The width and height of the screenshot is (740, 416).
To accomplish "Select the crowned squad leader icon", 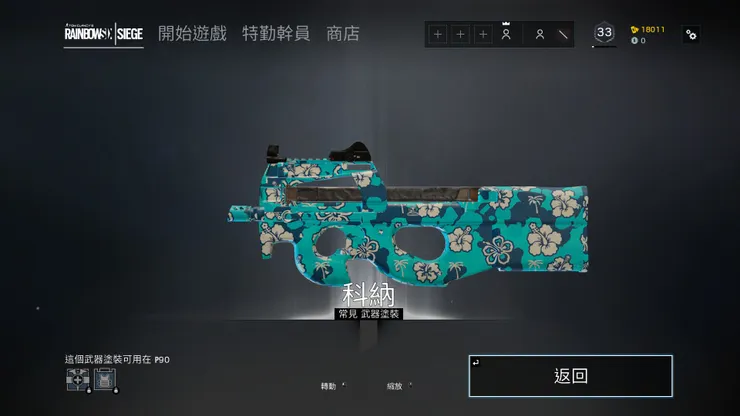I will click(x=506, y=34).
